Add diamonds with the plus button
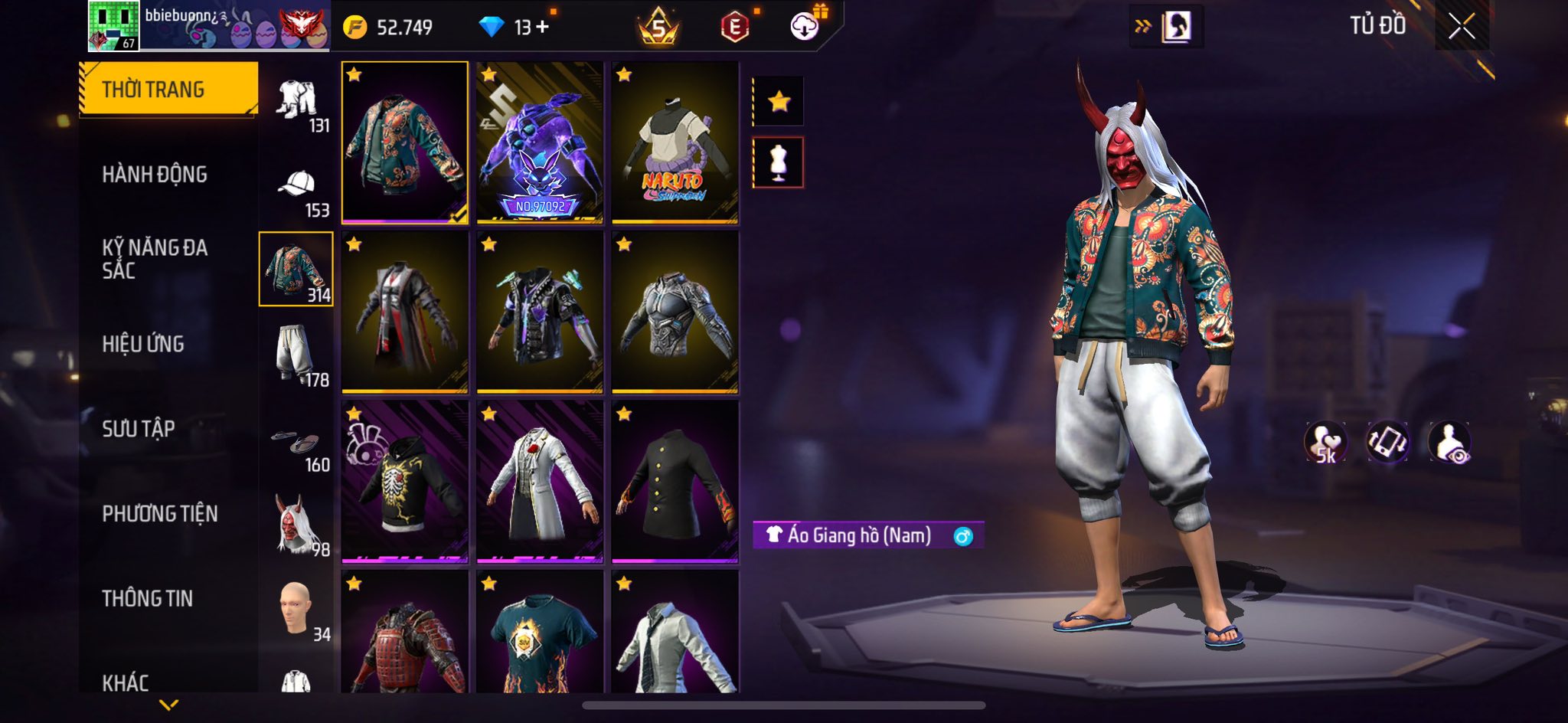The width and height of the screenshot is (1568, 723). coord(543,27)
